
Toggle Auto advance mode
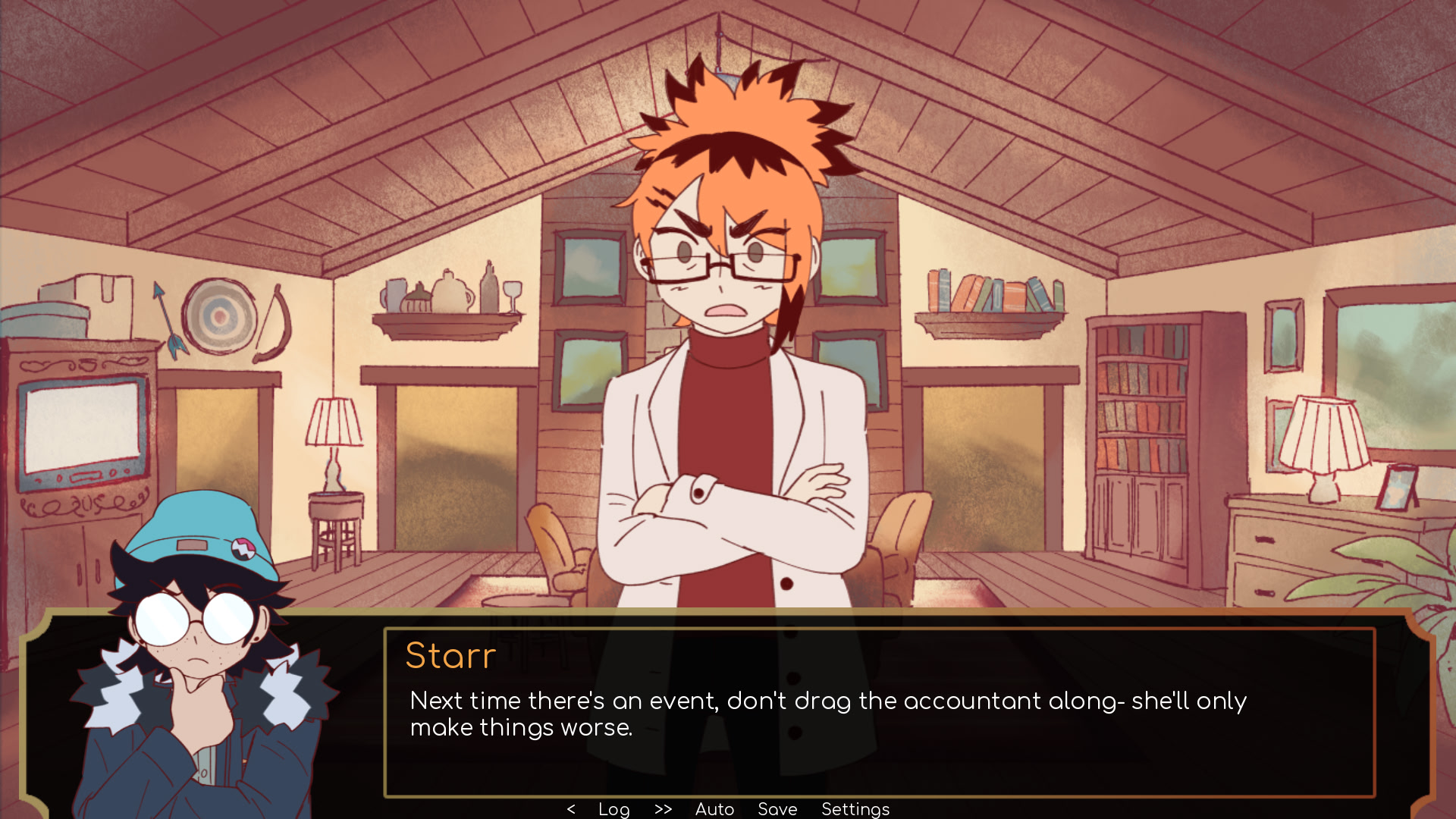pyautogui.click(x=714, y=809)
